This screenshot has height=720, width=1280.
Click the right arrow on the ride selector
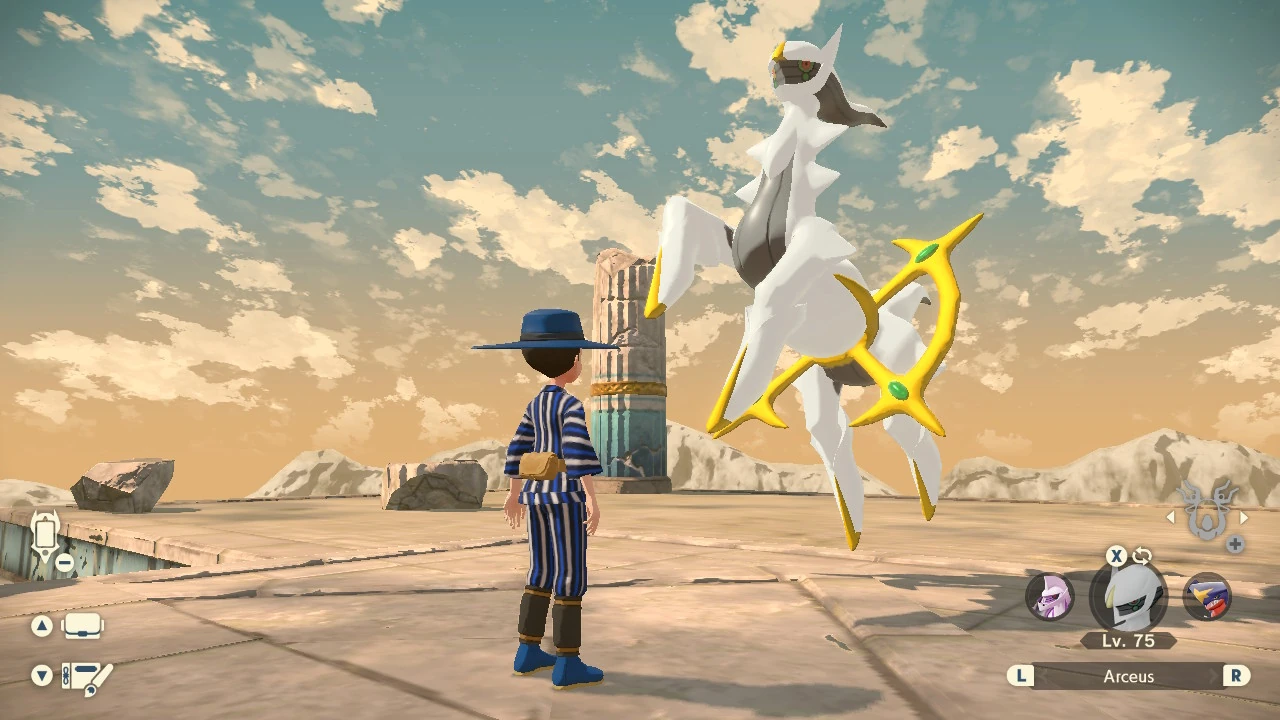click(x=1246, y=517)
